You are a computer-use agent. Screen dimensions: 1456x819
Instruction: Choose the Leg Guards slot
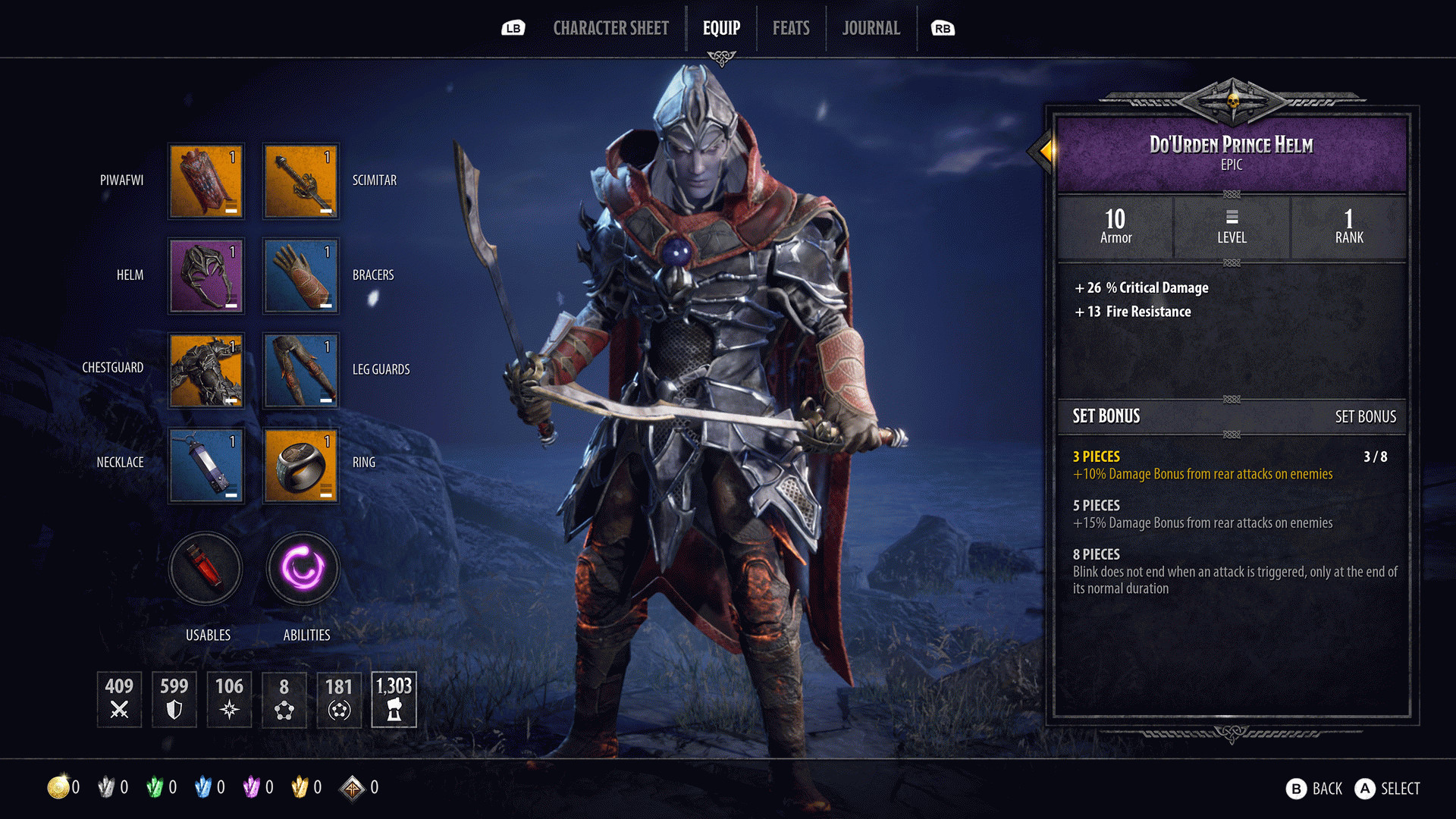[x=301, y=371]
